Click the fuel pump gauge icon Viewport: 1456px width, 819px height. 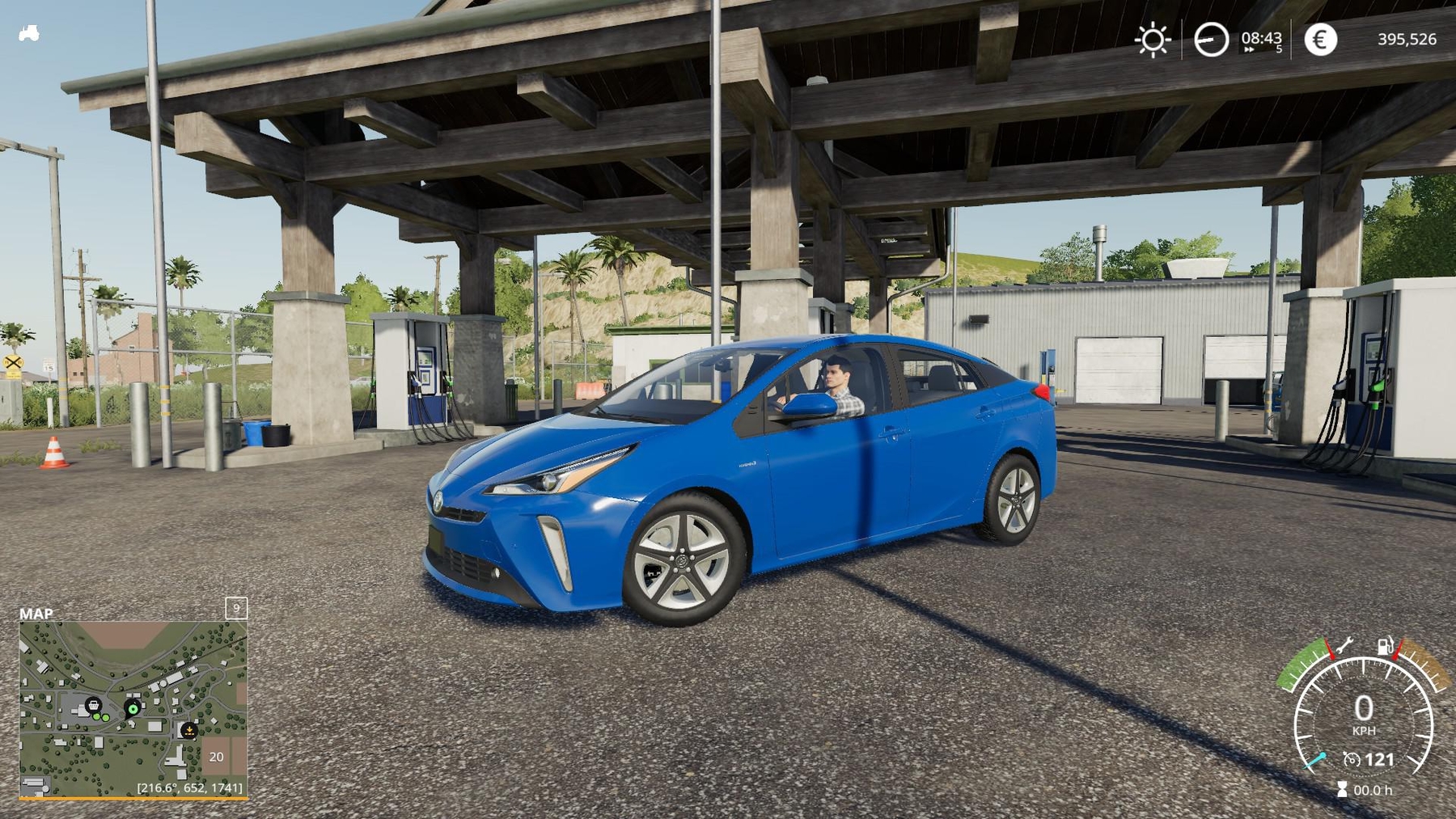click(x=1386, y=646)
